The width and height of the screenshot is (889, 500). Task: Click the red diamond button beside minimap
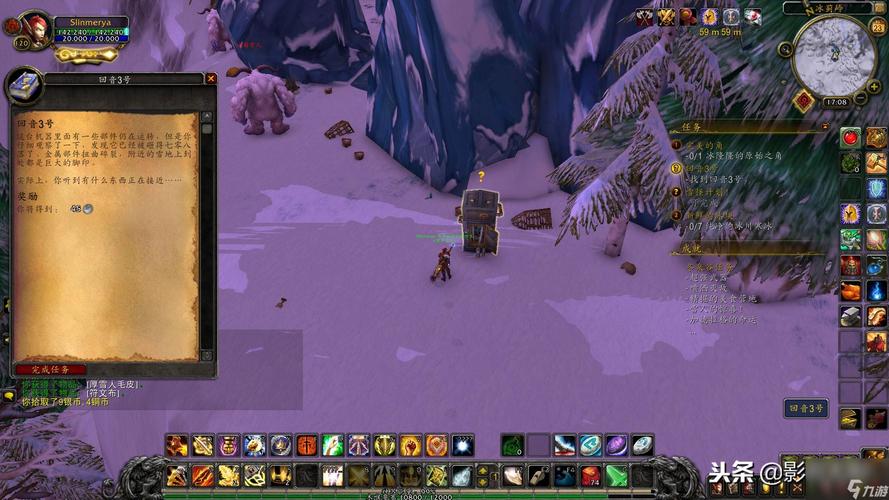click(x=802, y=101)
